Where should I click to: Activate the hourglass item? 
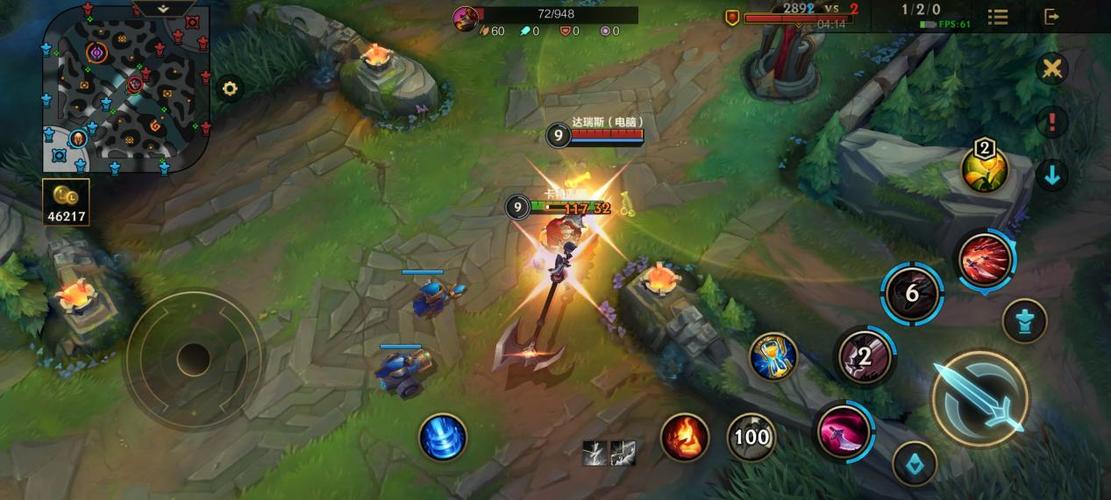tap(773, 356)
